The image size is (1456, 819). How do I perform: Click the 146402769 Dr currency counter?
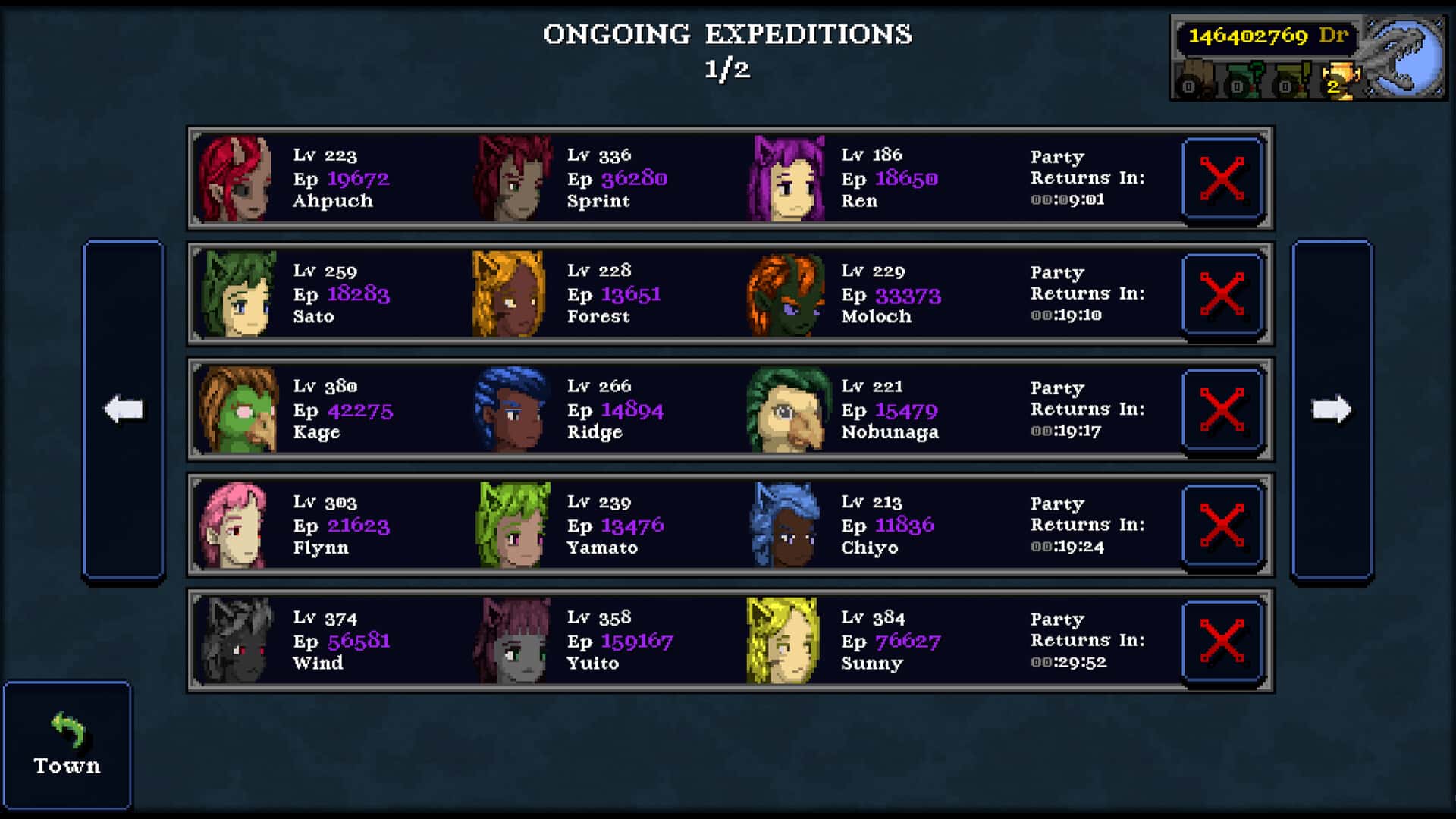tap(1266, 35)
